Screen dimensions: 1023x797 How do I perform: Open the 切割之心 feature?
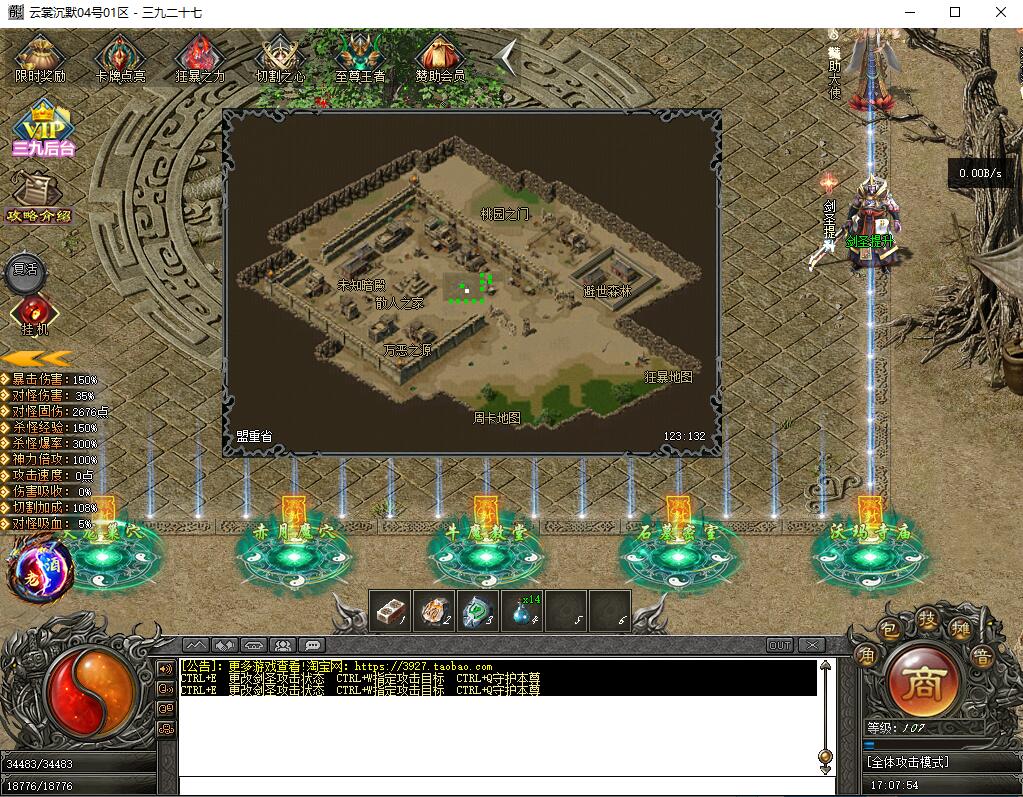(280, 58)
